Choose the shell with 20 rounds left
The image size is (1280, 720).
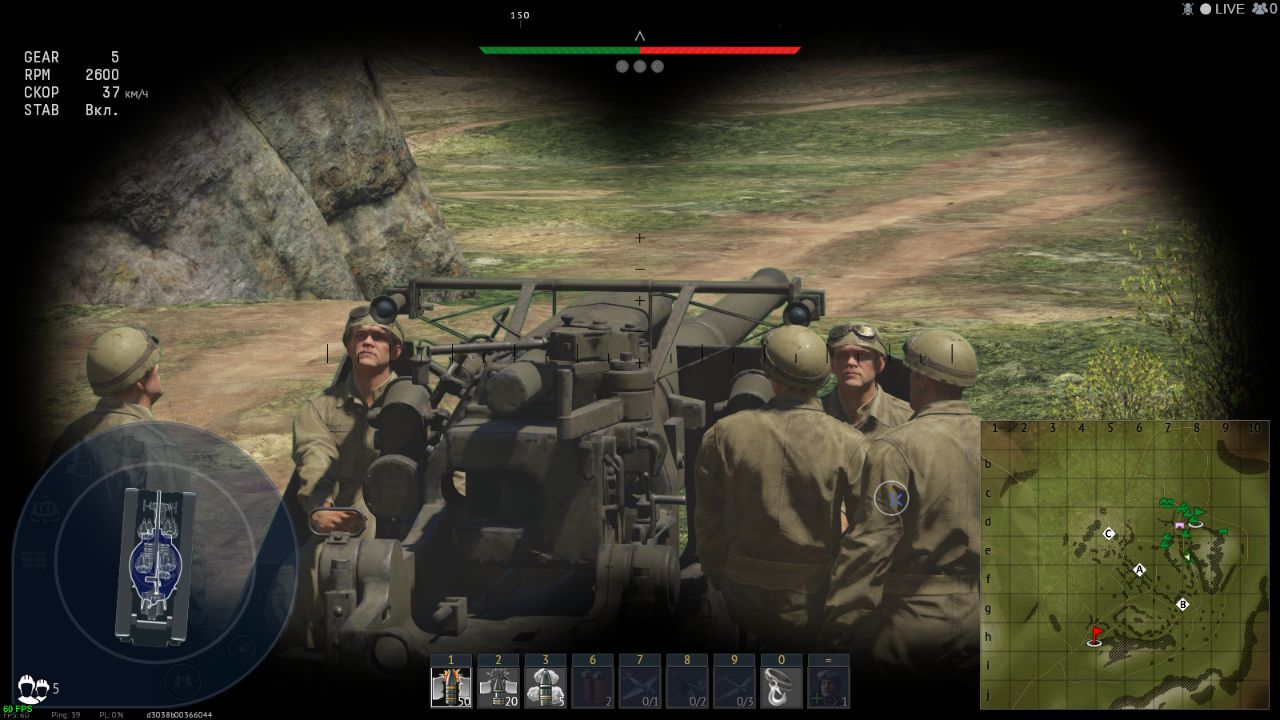(x=498, y=686)
